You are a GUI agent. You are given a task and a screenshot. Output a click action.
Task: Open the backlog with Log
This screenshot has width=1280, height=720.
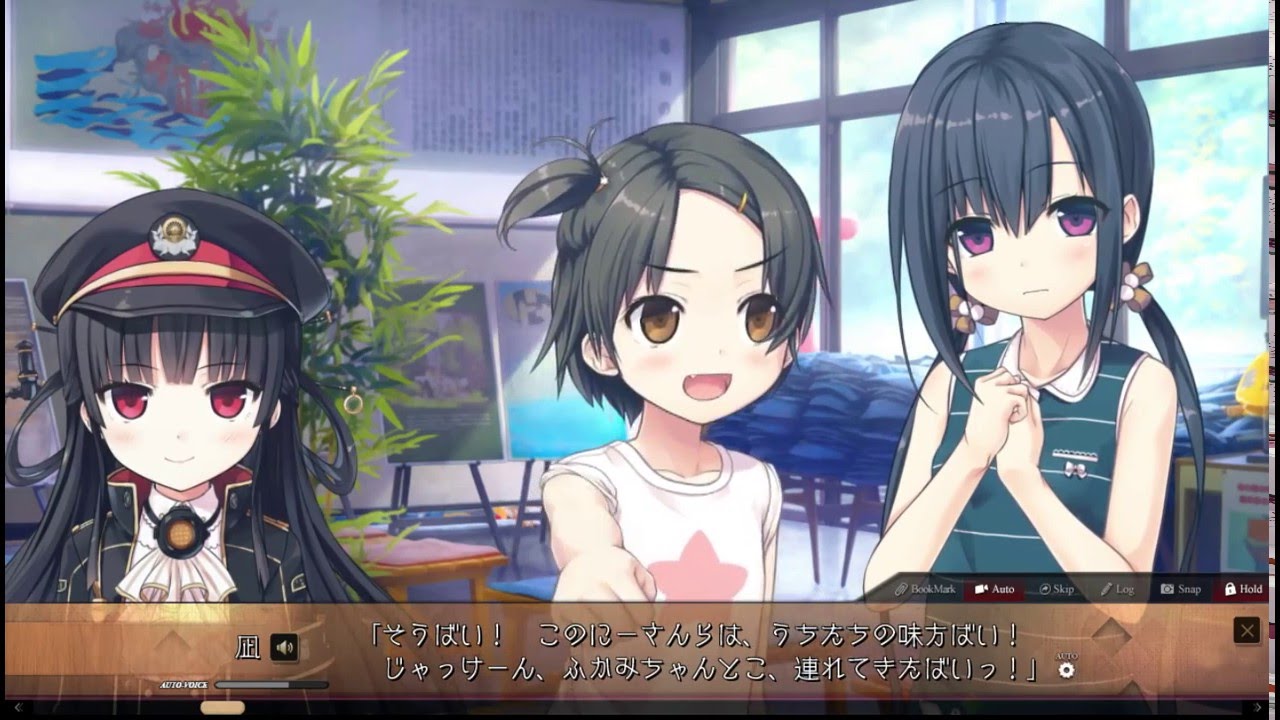pyautogui.click(x=1117, y=589)
